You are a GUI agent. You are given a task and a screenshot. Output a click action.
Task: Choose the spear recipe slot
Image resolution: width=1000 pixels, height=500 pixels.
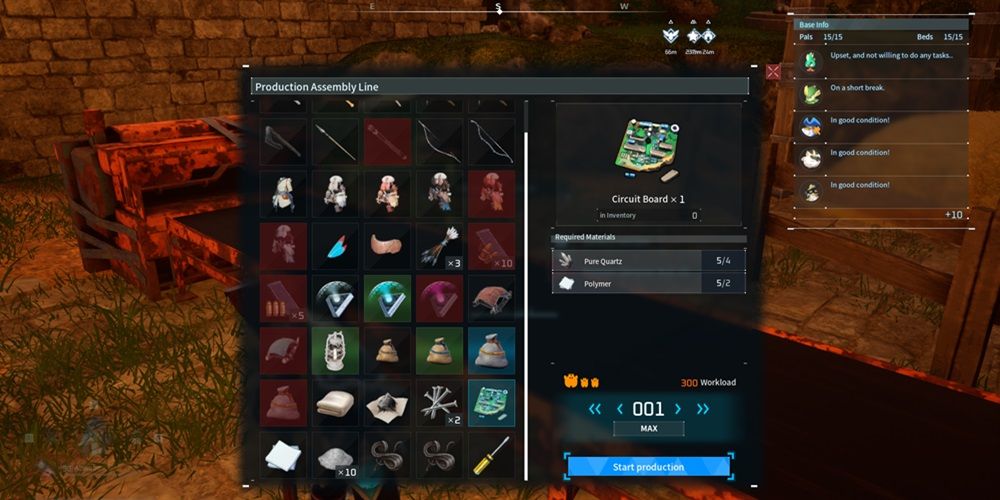[335, 141]
